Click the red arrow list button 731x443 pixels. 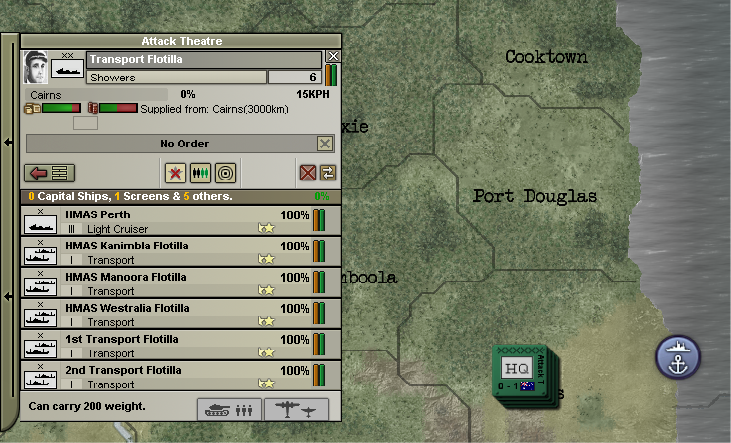[x=48, y=173]
